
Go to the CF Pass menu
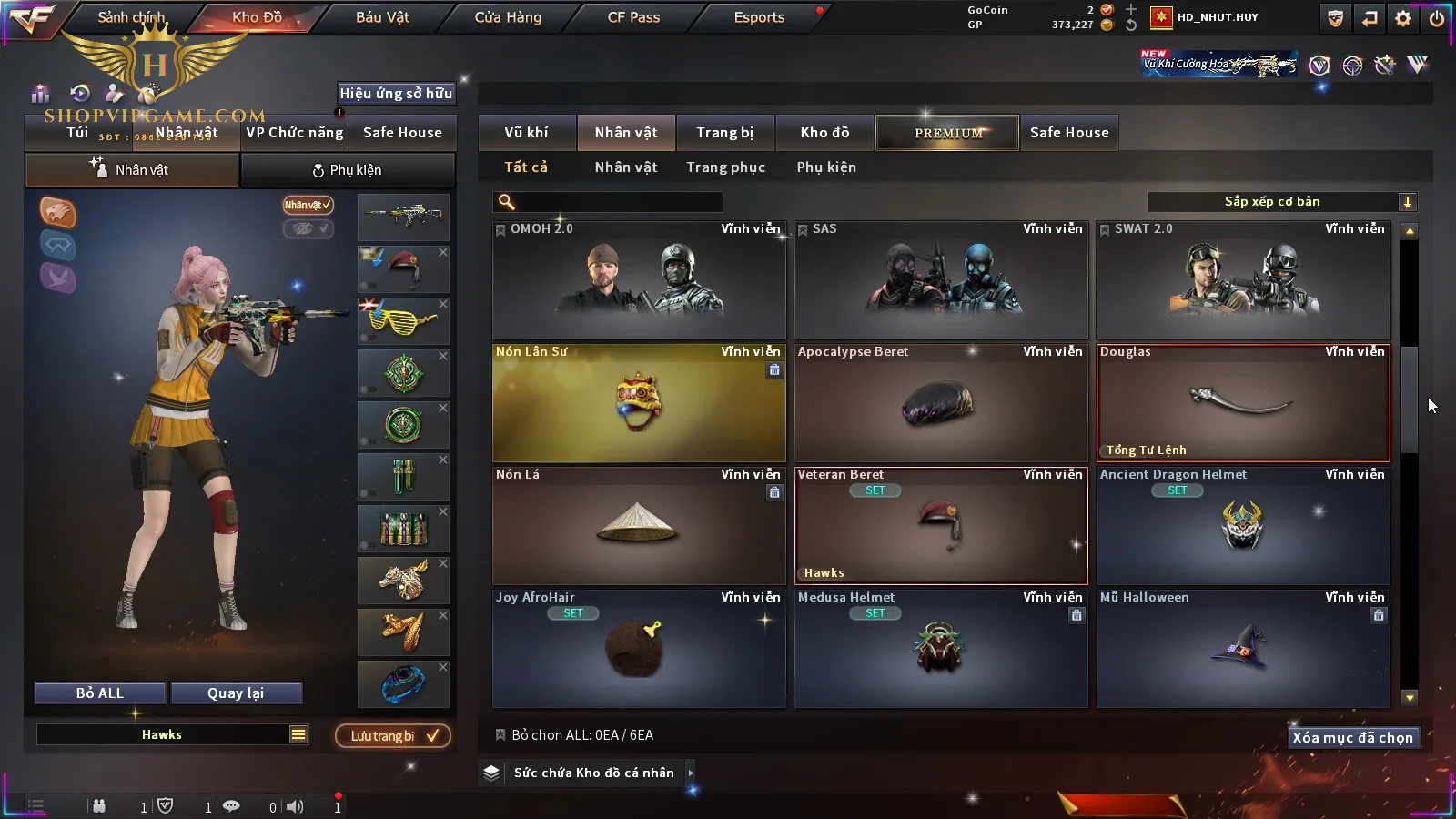tap(633, 17)
